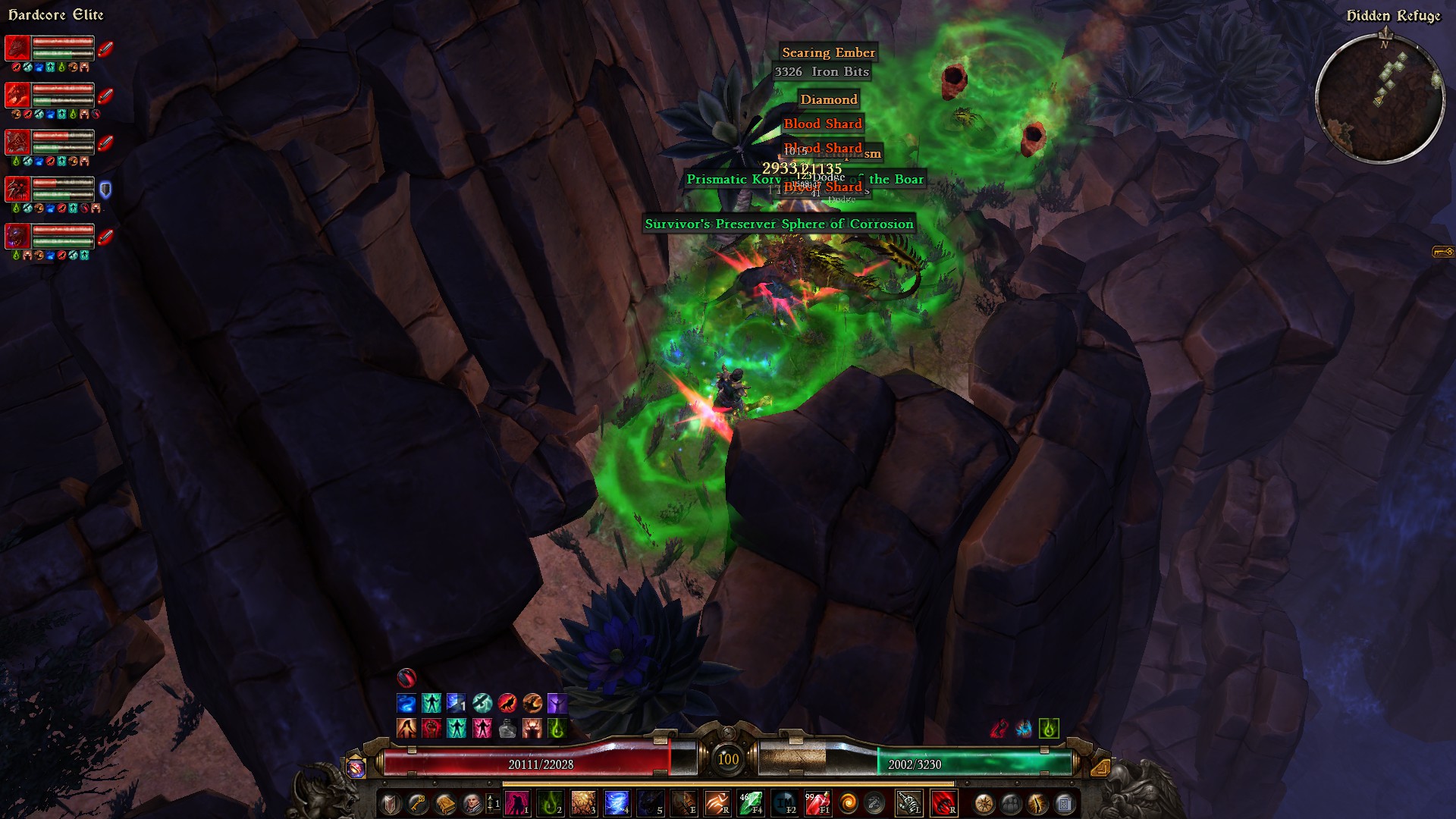Toggle the sword stance on the last pet
Screen dimensions: 1456x819
click(x=105, y=236)
